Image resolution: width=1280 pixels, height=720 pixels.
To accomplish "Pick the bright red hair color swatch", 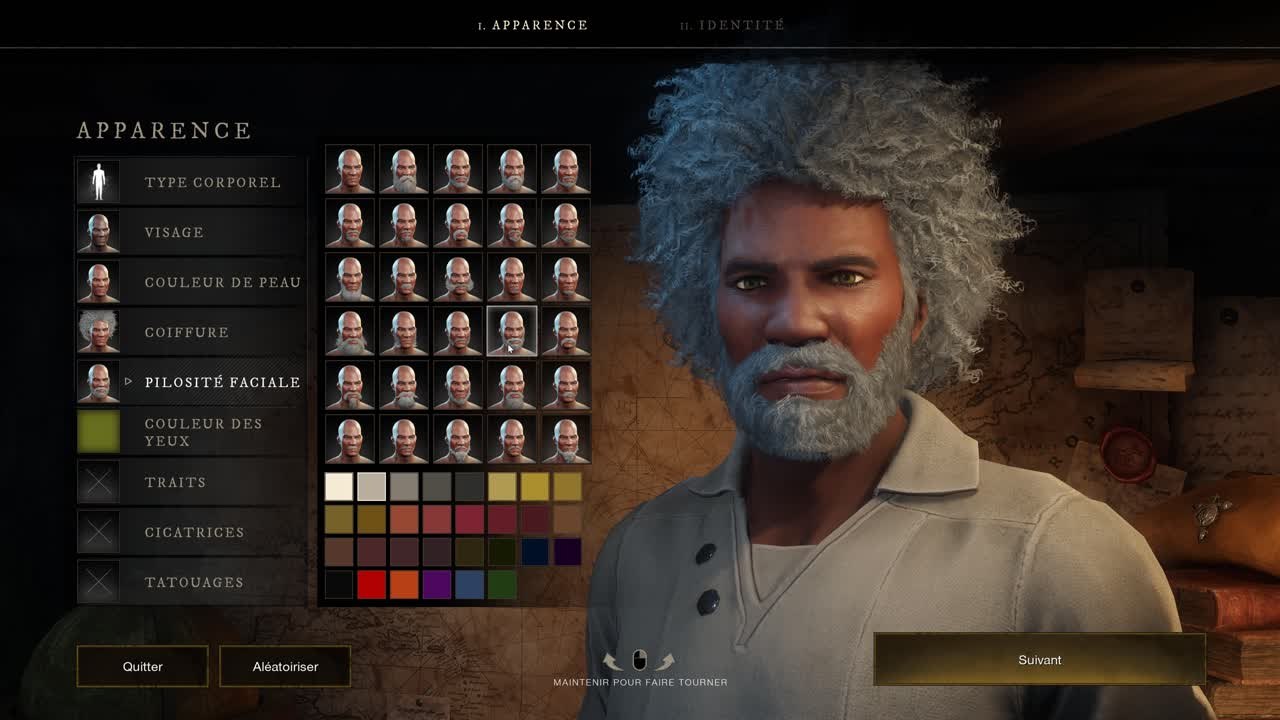I will [371, 585].
